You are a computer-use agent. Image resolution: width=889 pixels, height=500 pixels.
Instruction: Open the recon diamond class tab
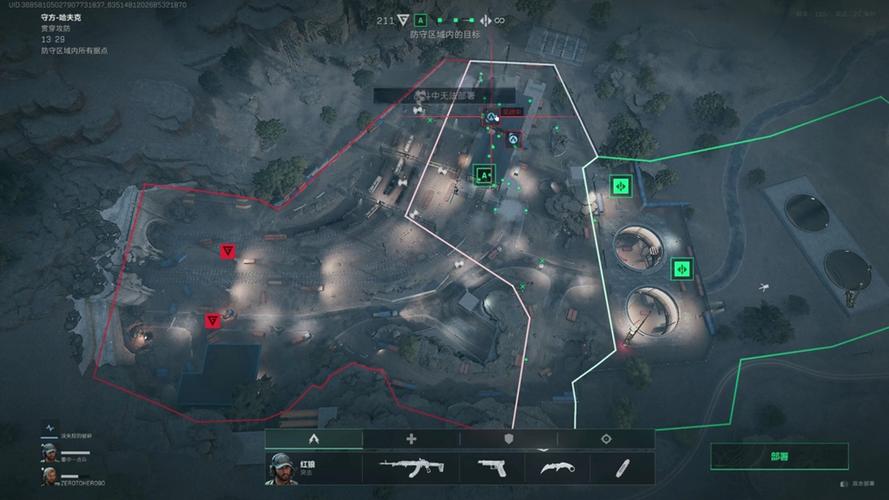606,439
